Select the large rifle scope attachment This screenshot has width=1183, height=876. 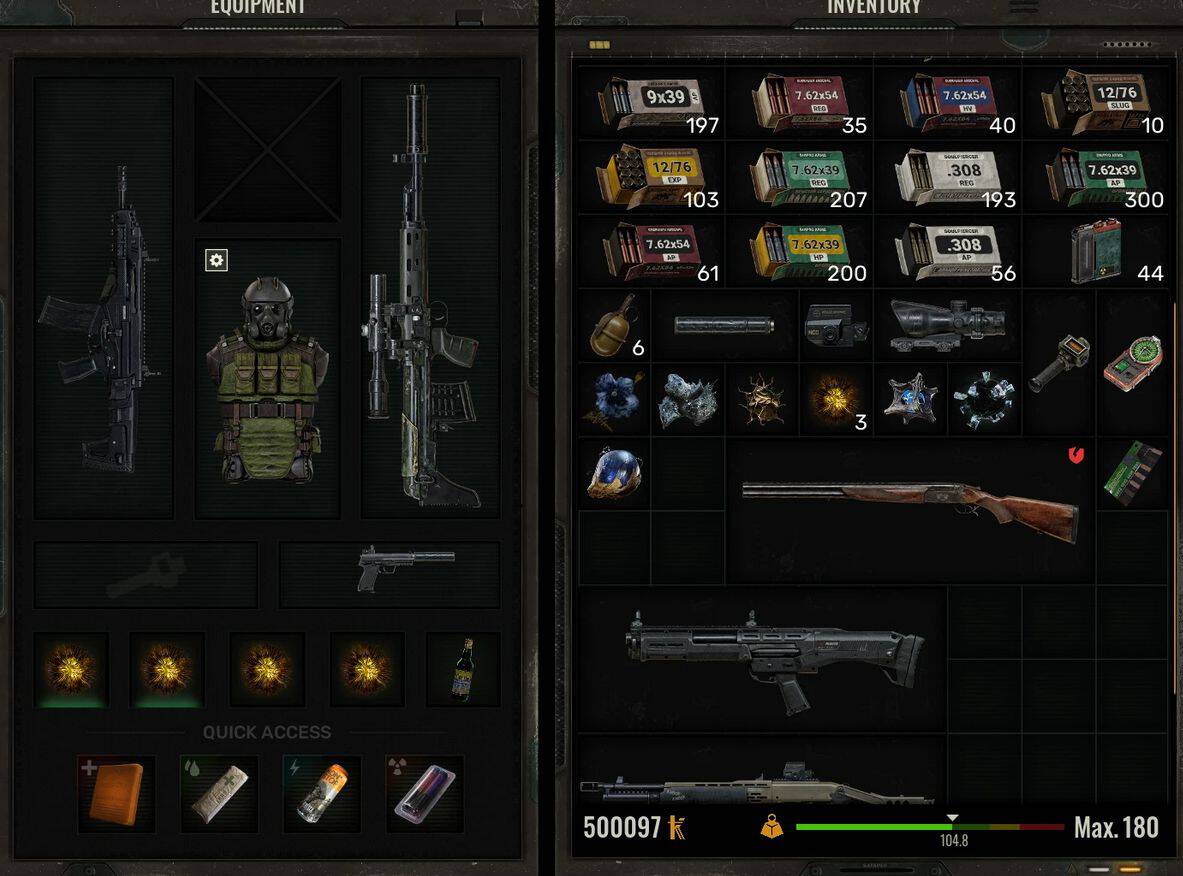tap(946, 324)
